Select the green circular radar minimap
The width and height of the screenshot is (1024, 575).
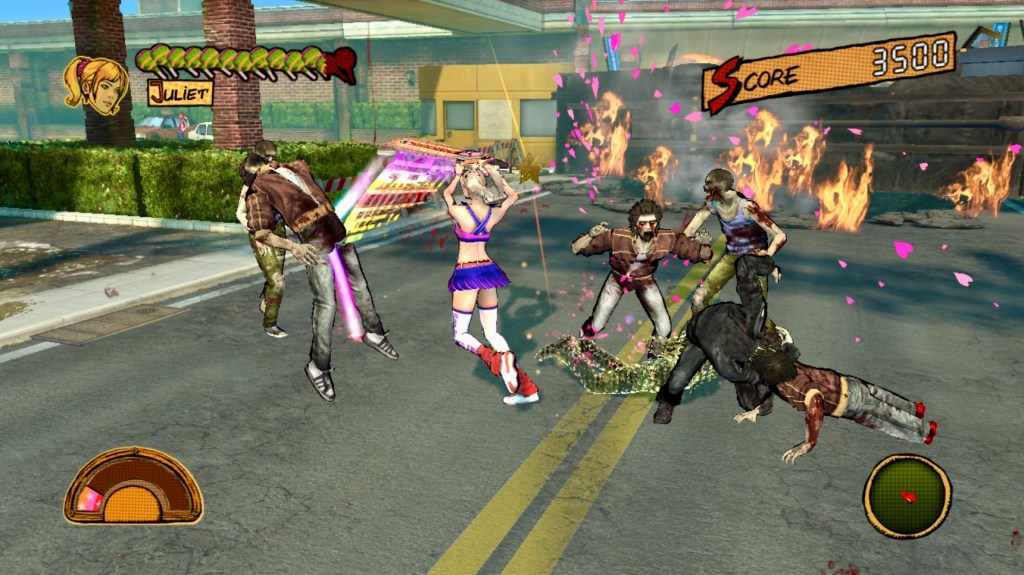coord(907,496)
